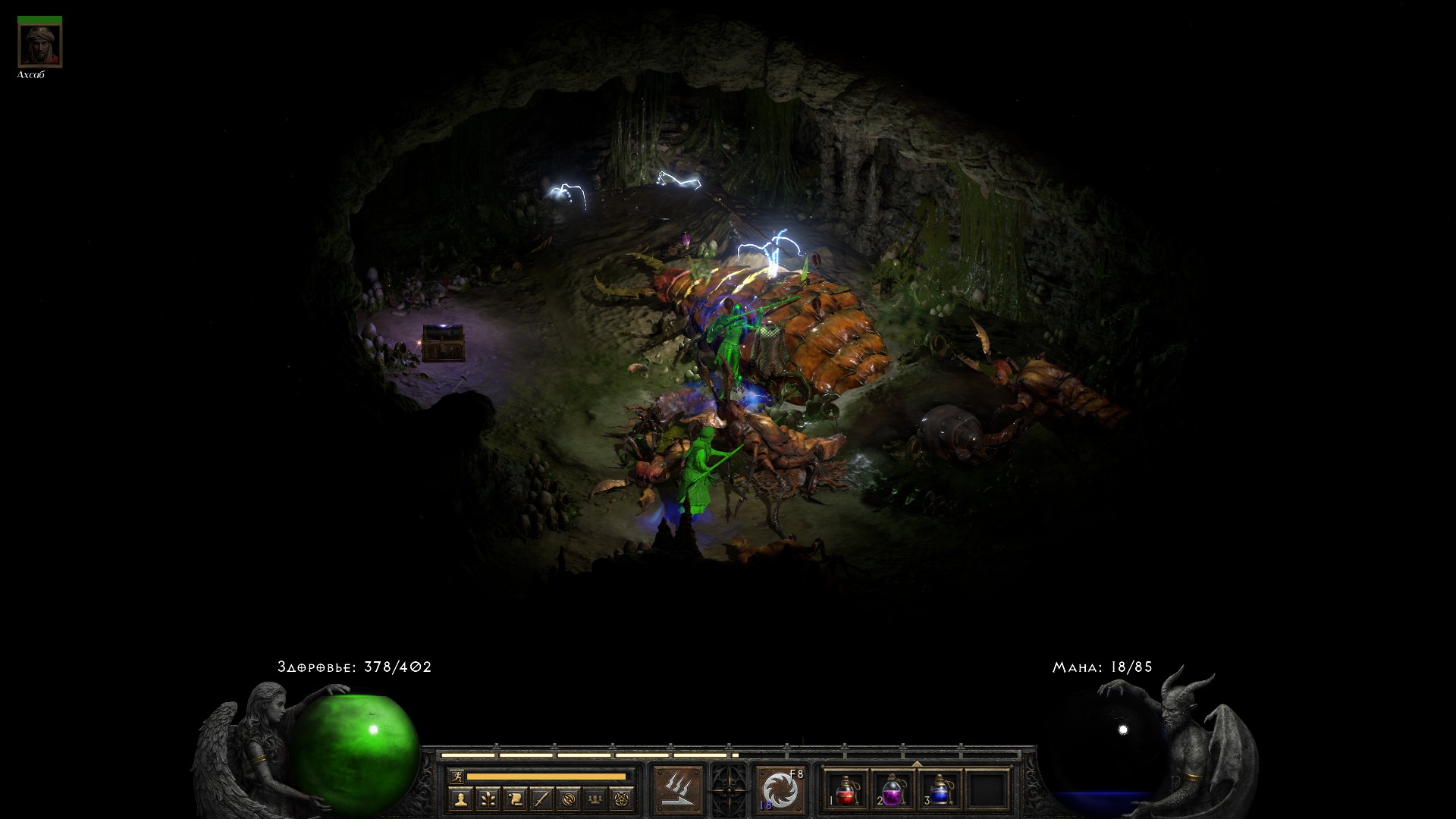
Task: Expand the belt with the arrow tab
Action: click(917, 763)
